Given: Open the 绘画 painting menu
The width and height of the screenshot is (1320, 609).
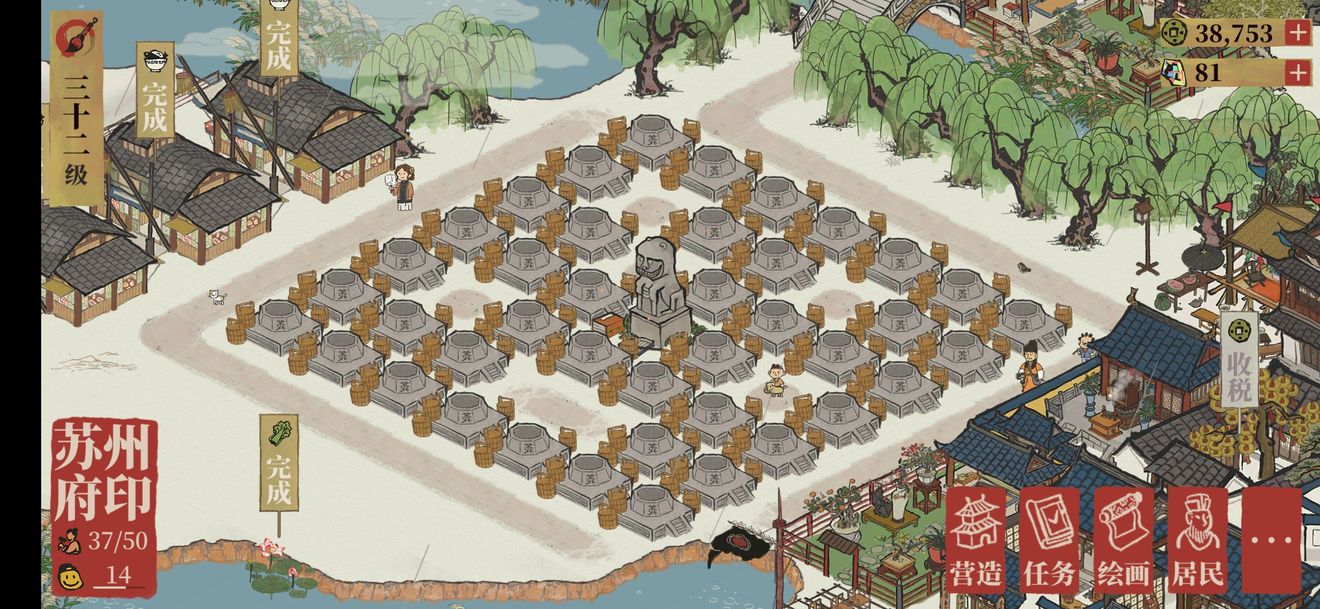Looking at the screenshot, I should tap(1123, 541).
